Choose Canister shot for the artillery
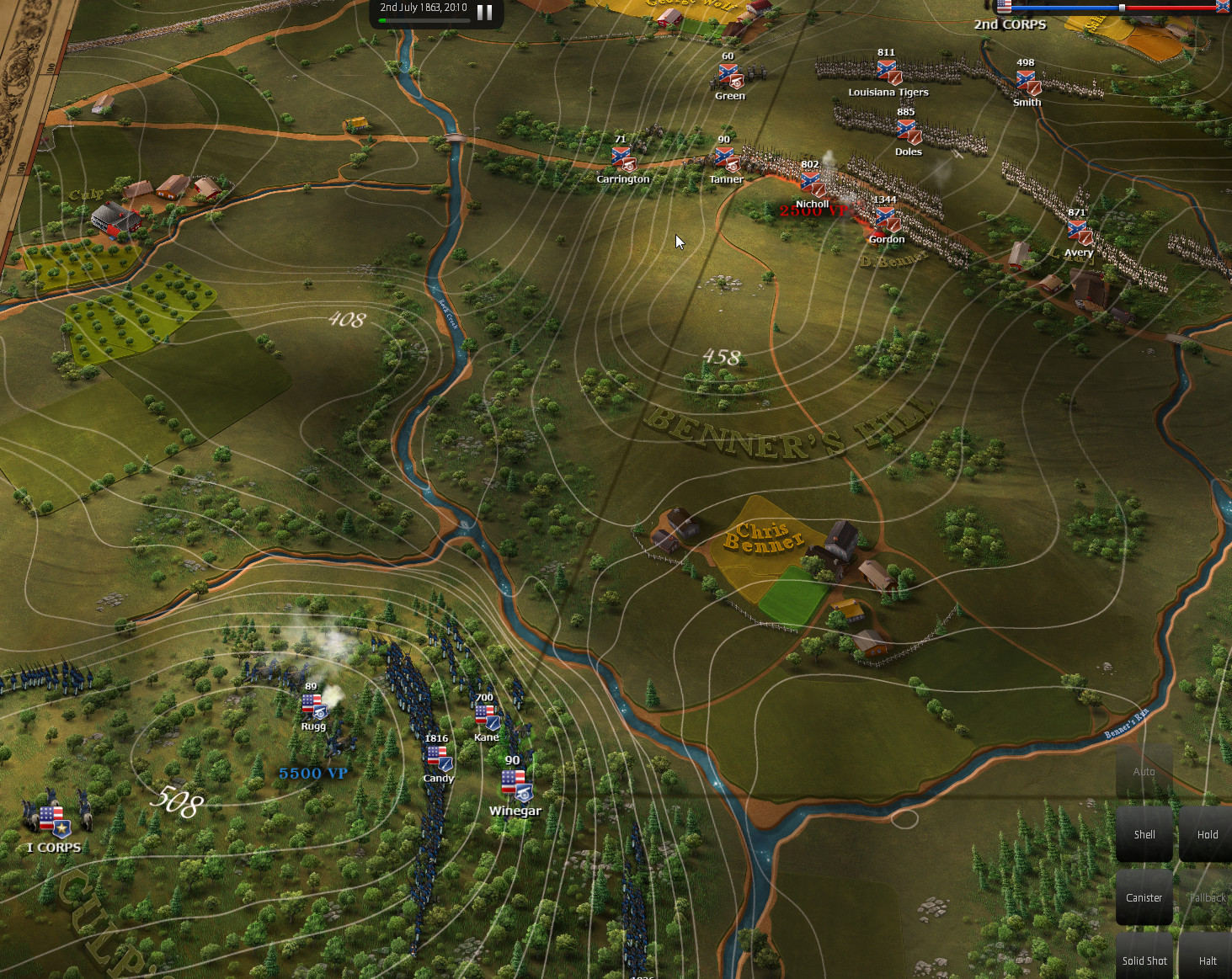Image resolution: width=1232 pixels, height=979 pixels. coord(1144,897)
